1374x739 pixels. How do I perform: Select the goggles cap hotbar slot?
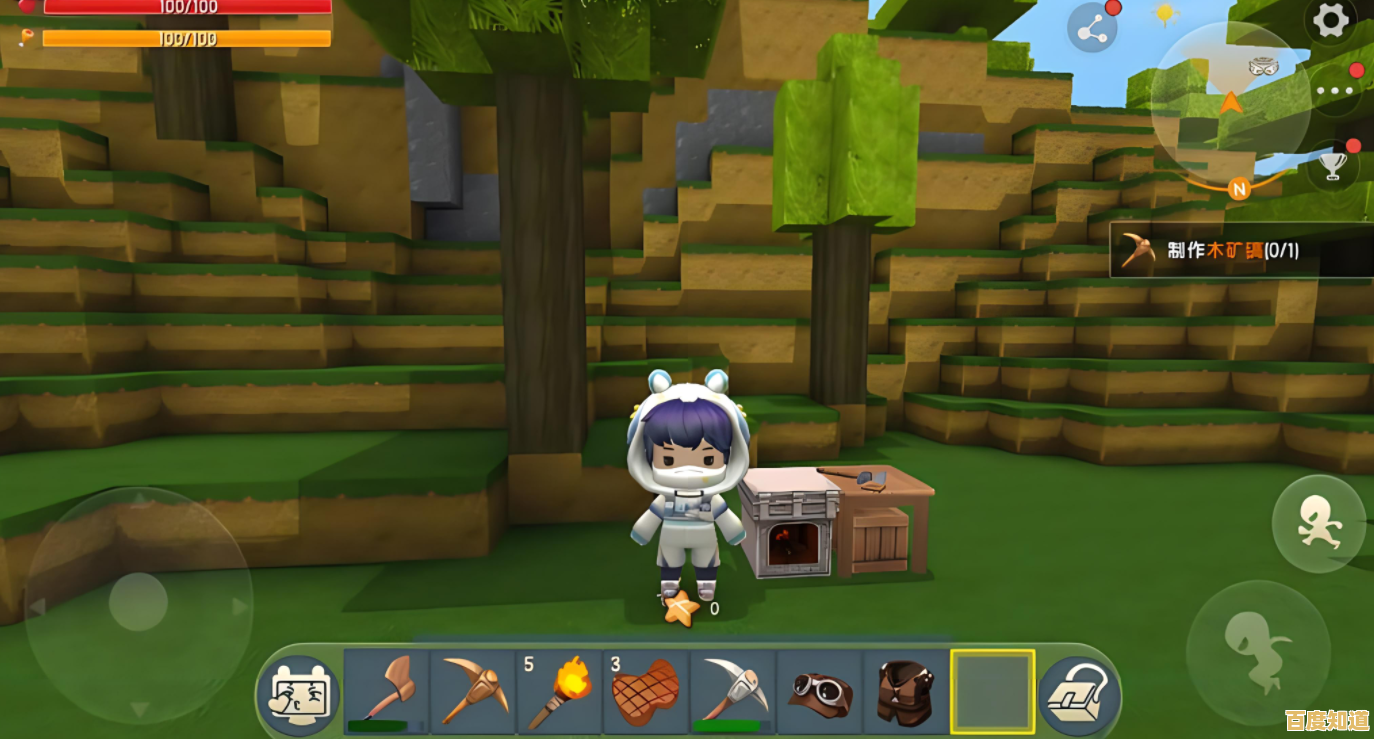819,691
